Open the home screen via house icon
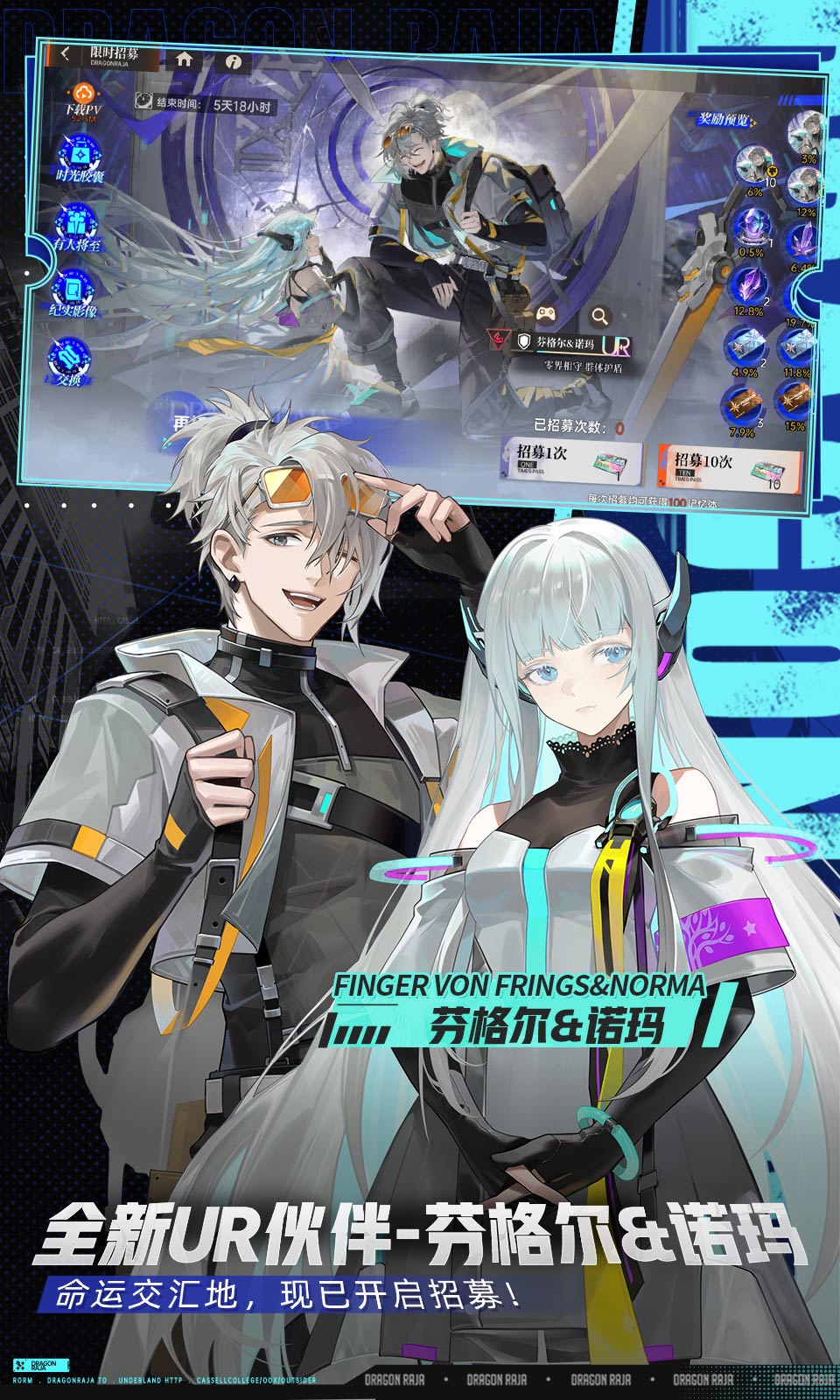840x1400 pixels. tap(184, 59)
